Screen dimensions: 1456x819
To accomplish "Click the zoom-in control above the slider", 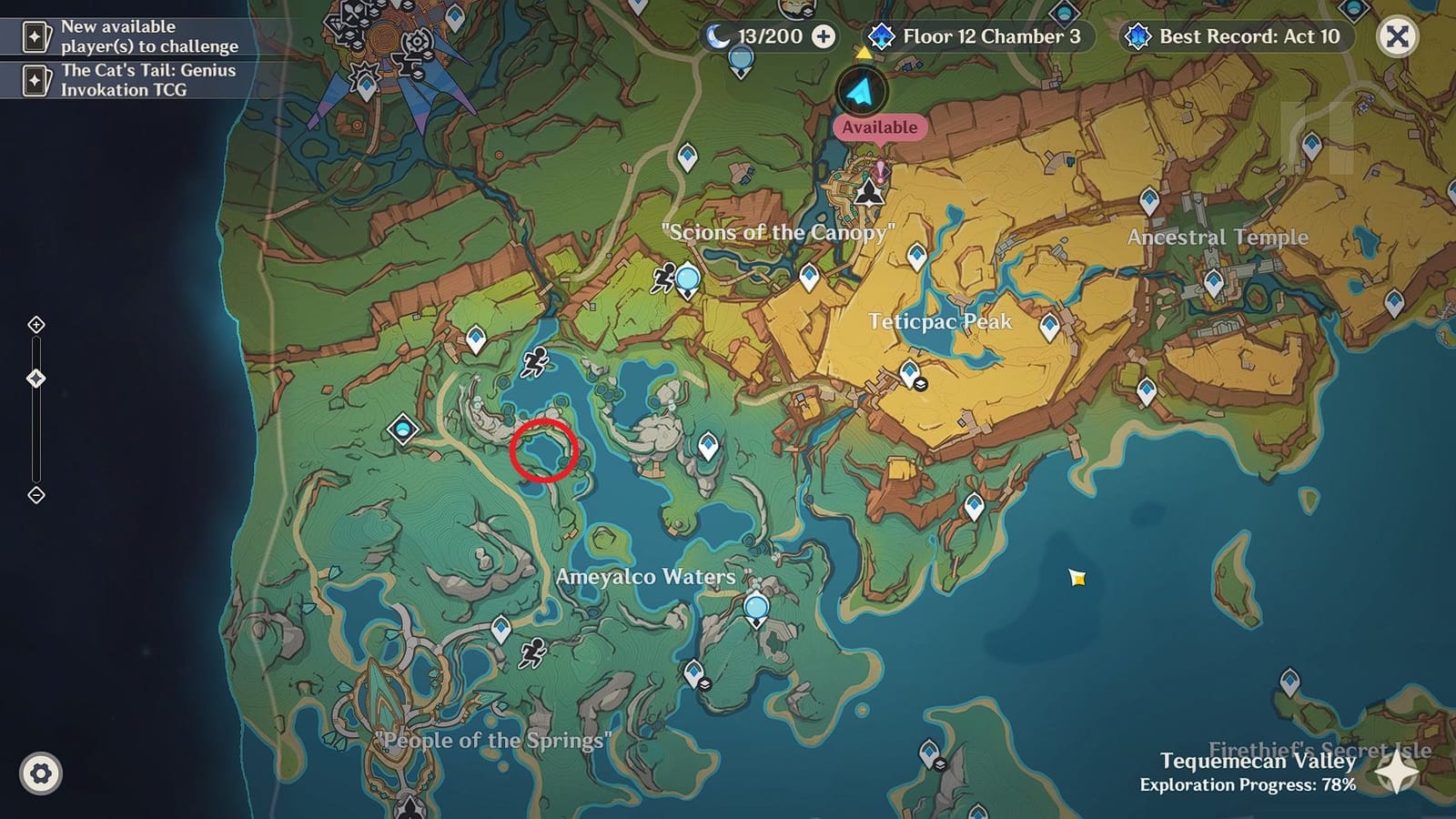I will [x=36, y=323].
